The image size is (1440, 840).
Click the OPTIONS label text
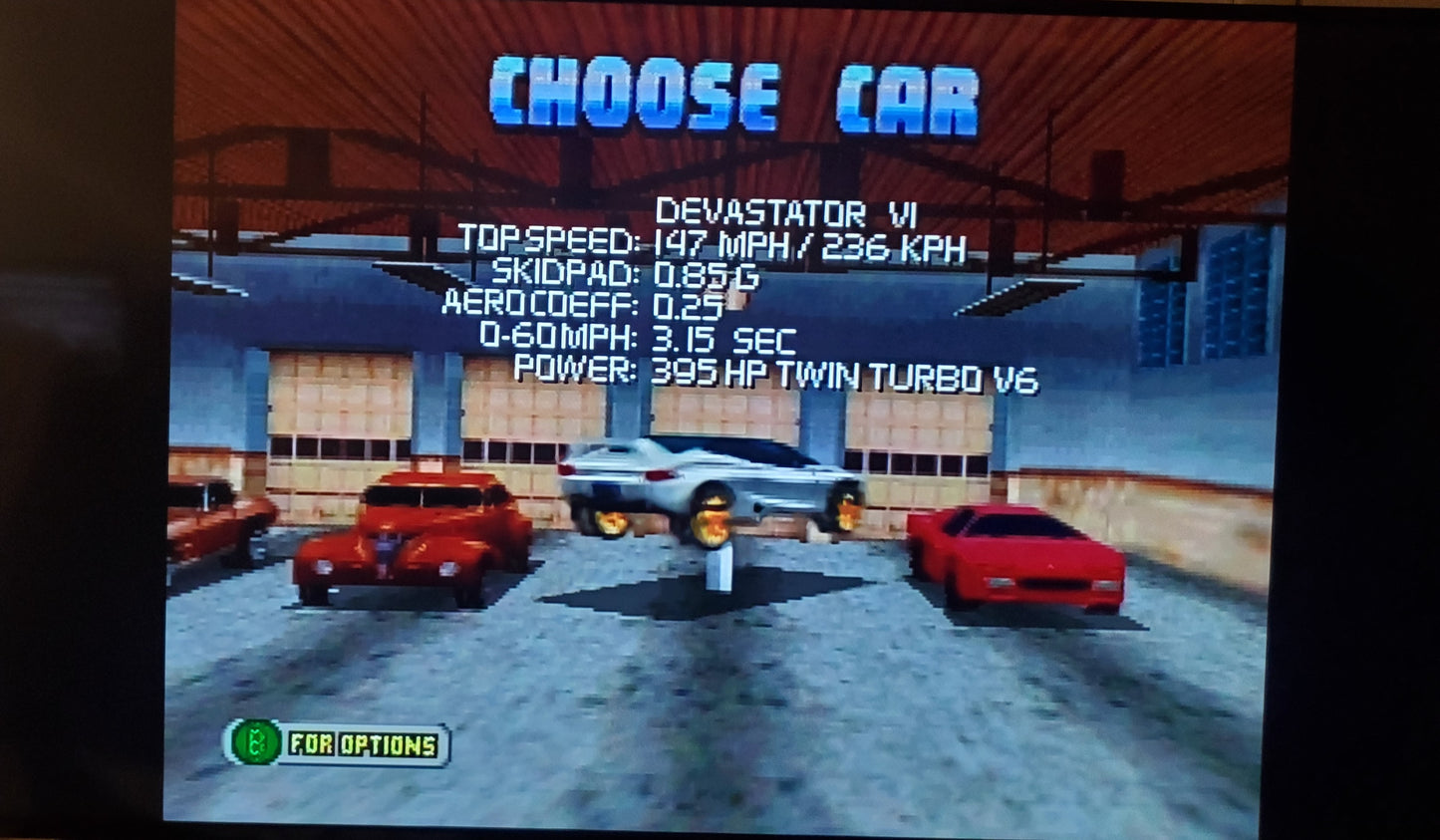tap(389, 741)
